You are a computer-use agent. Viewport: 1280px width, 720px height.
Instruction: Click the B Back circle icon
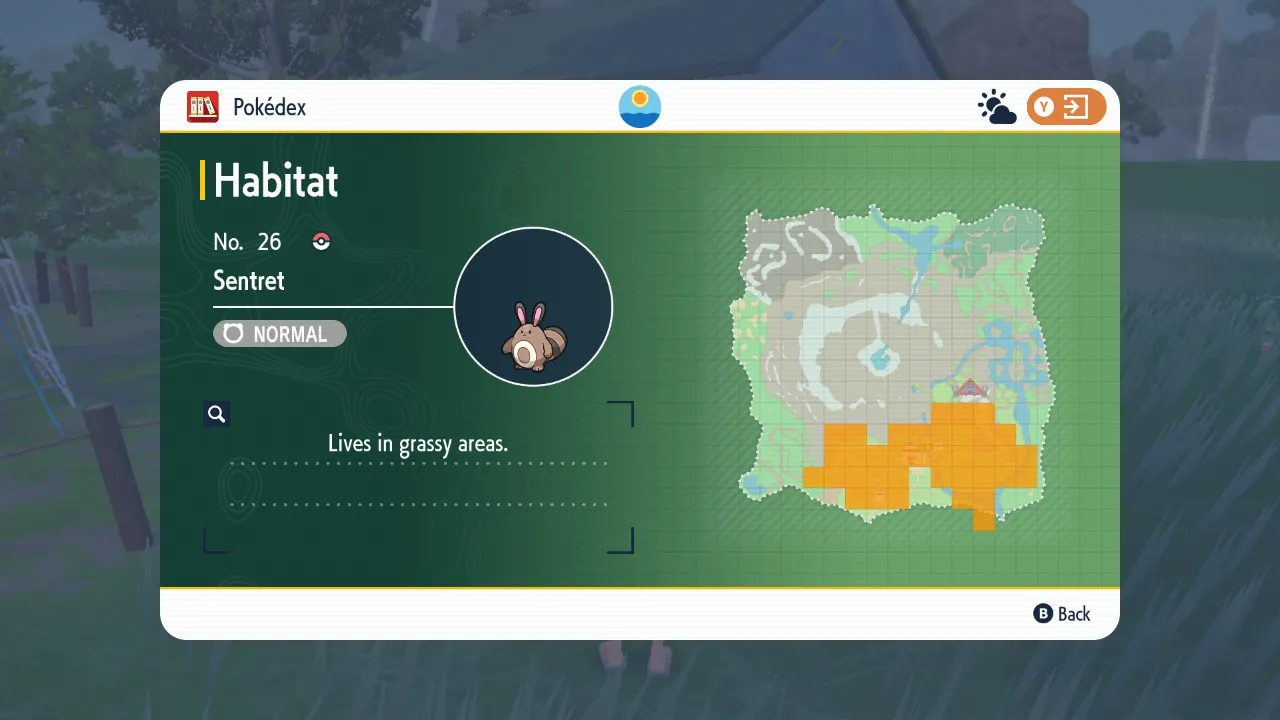[1043, 614]
